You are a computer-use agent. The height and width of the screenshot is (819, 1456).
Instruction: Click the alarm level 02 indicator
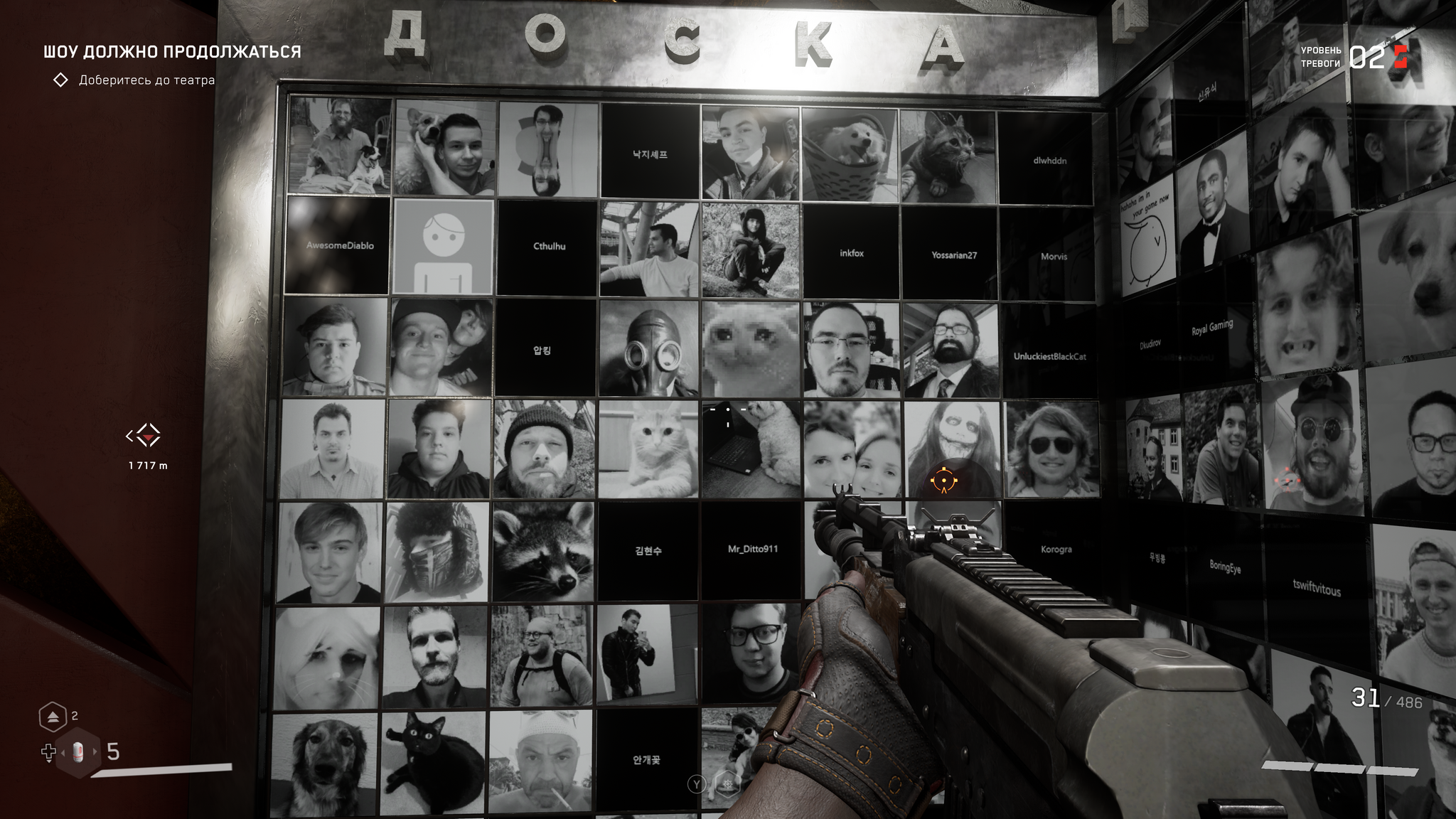point(1366,57)
